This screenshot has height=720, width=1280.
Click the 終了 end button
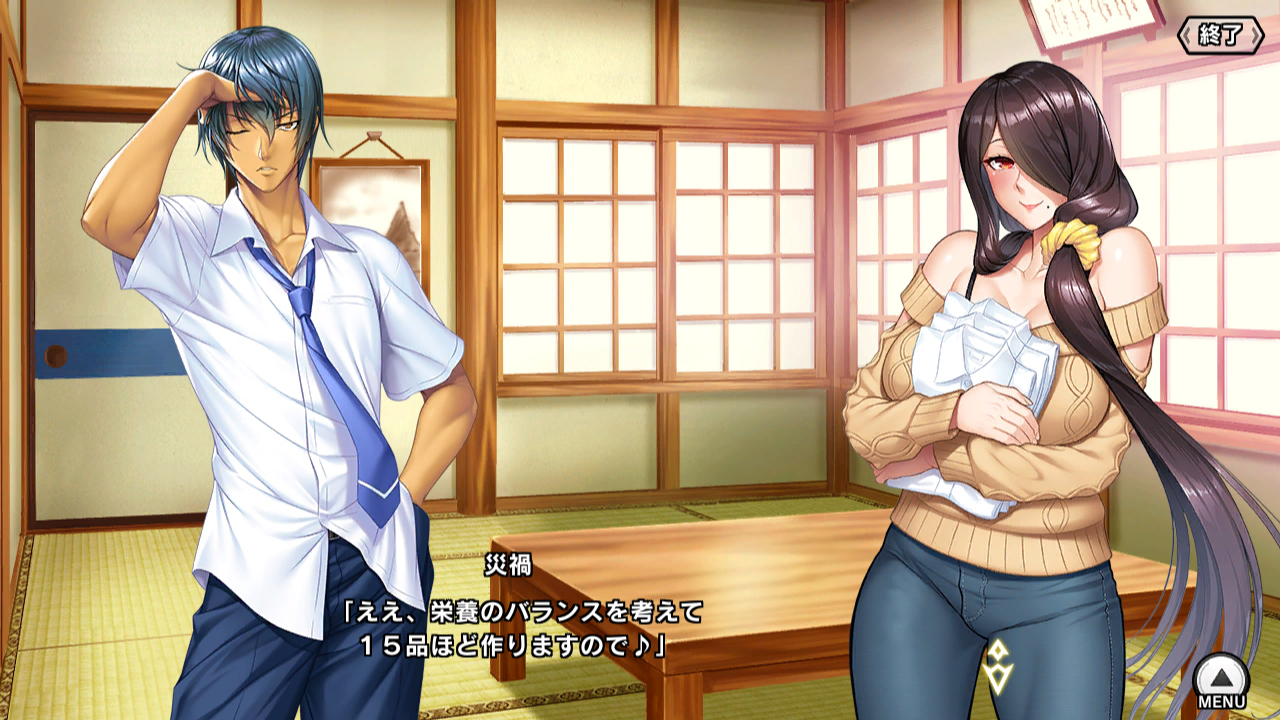click(x=1222, y=35)
